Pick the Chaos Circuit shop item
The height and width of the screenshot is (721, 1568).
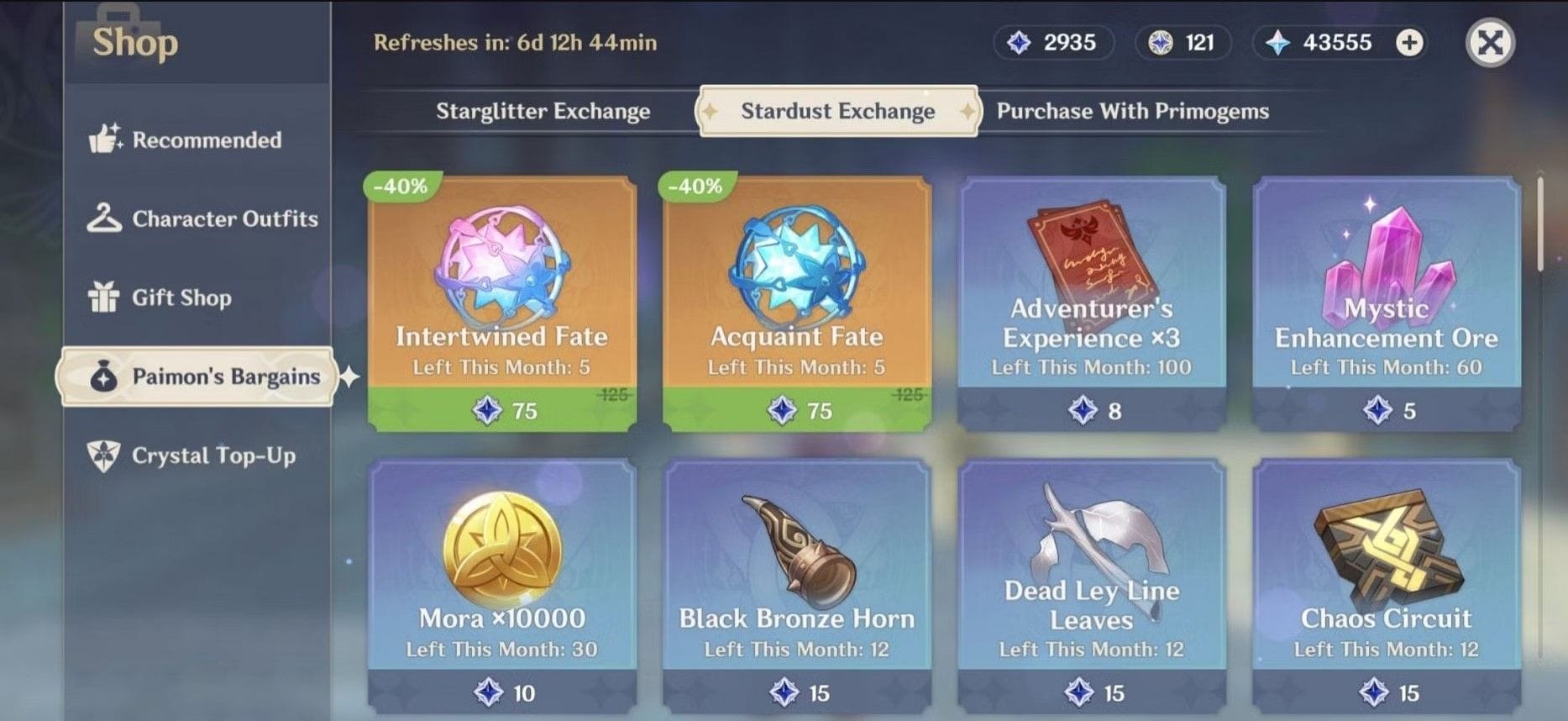click(x=1386, y=584)
